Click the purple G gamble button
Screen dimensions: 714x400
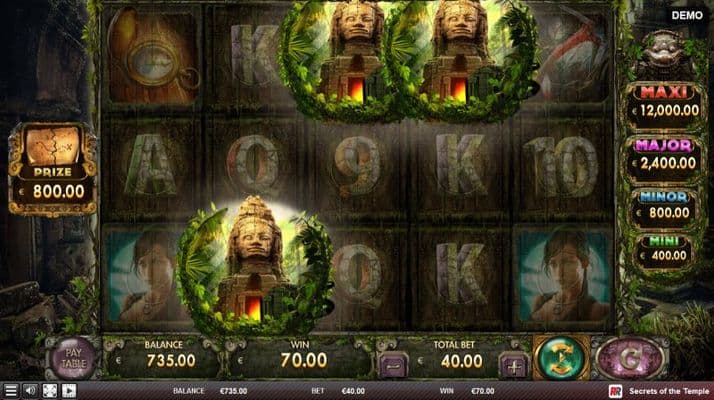630,358
